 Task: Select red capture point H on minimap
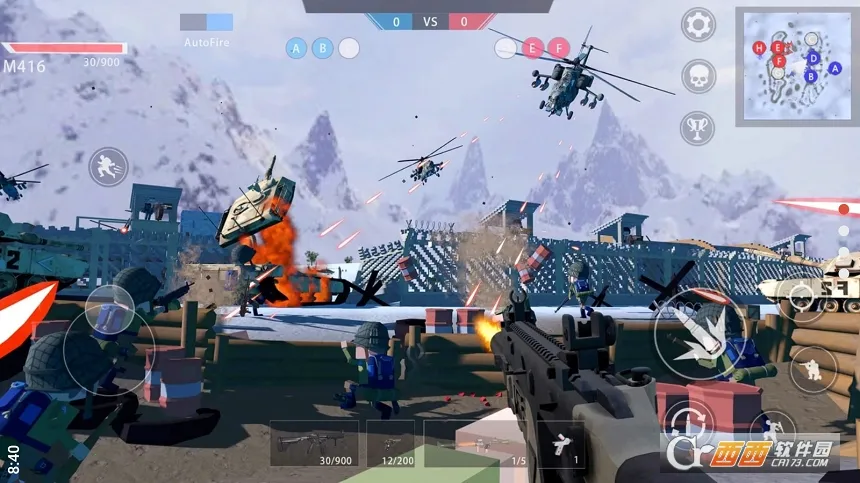point(759,47)
